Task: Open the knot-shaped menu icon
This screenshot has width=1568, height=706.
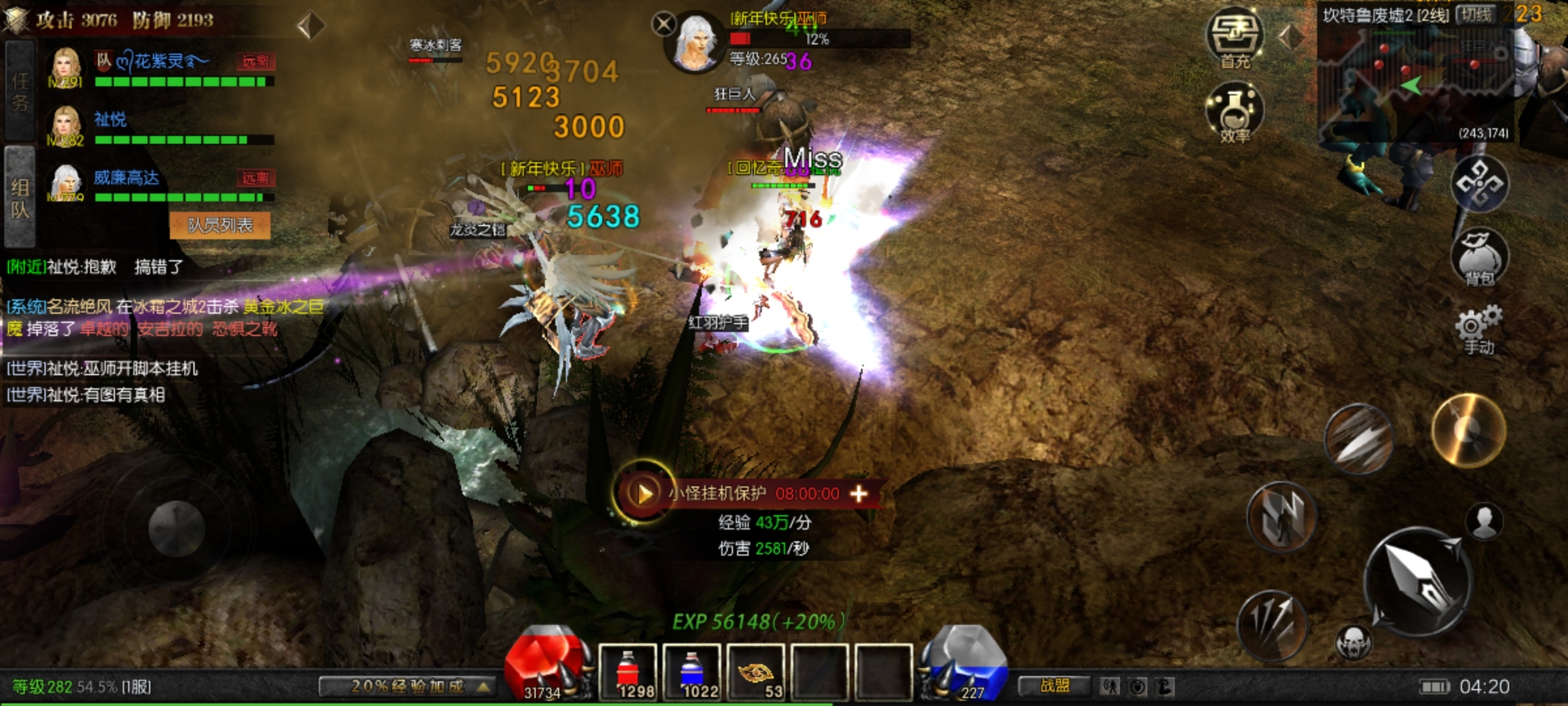Action: tap(1479, 184)
